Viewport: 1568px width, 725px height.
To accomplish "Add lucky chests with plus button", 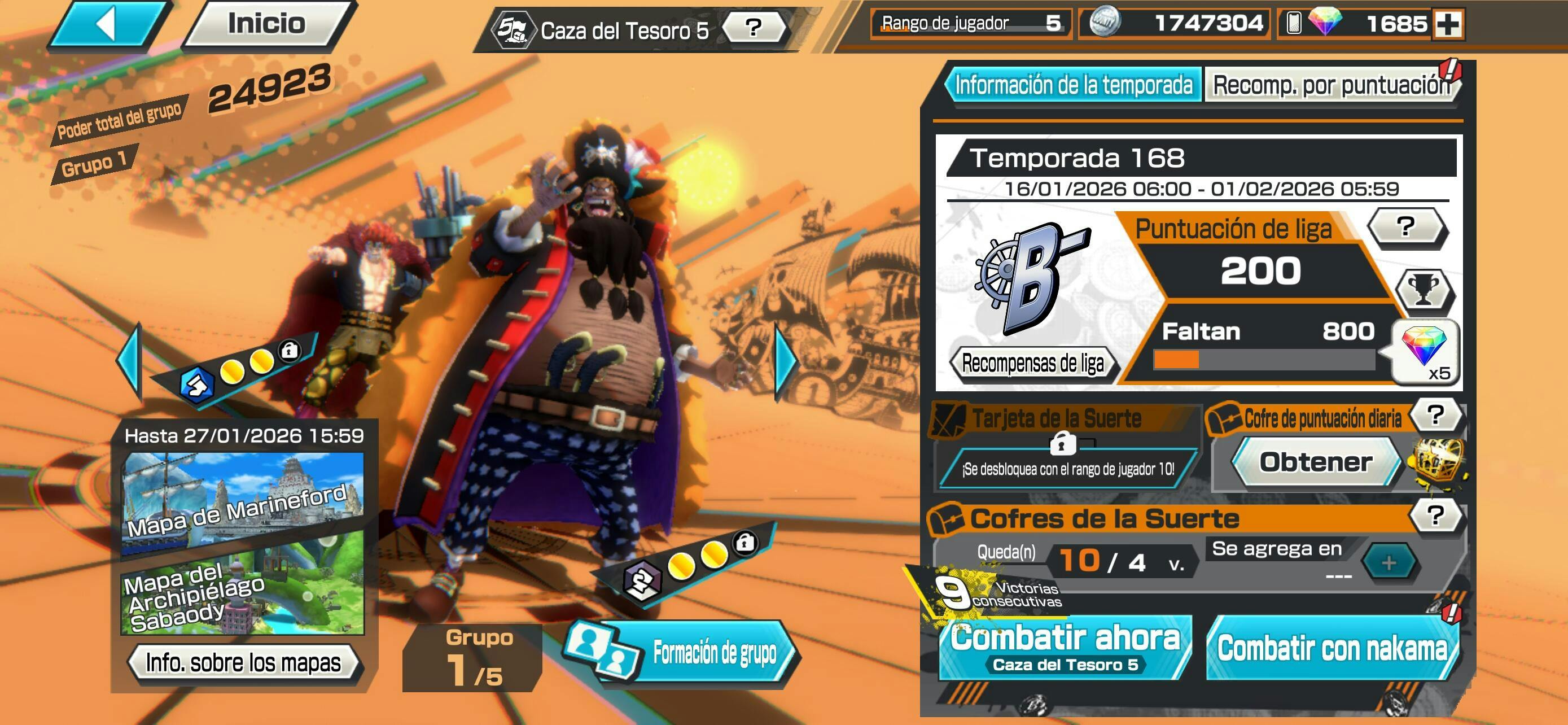I will point(1389,563).
